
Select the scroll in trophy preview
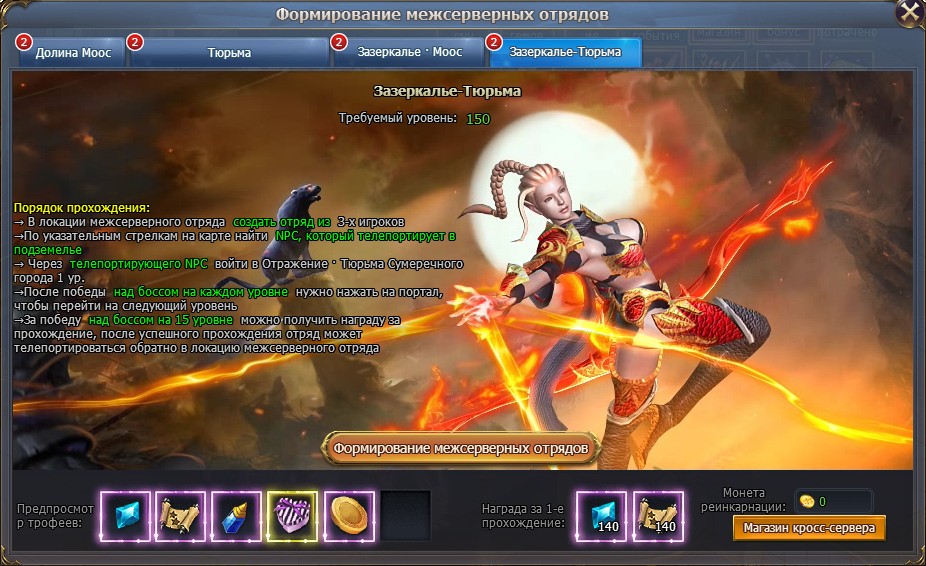(180, 516)
